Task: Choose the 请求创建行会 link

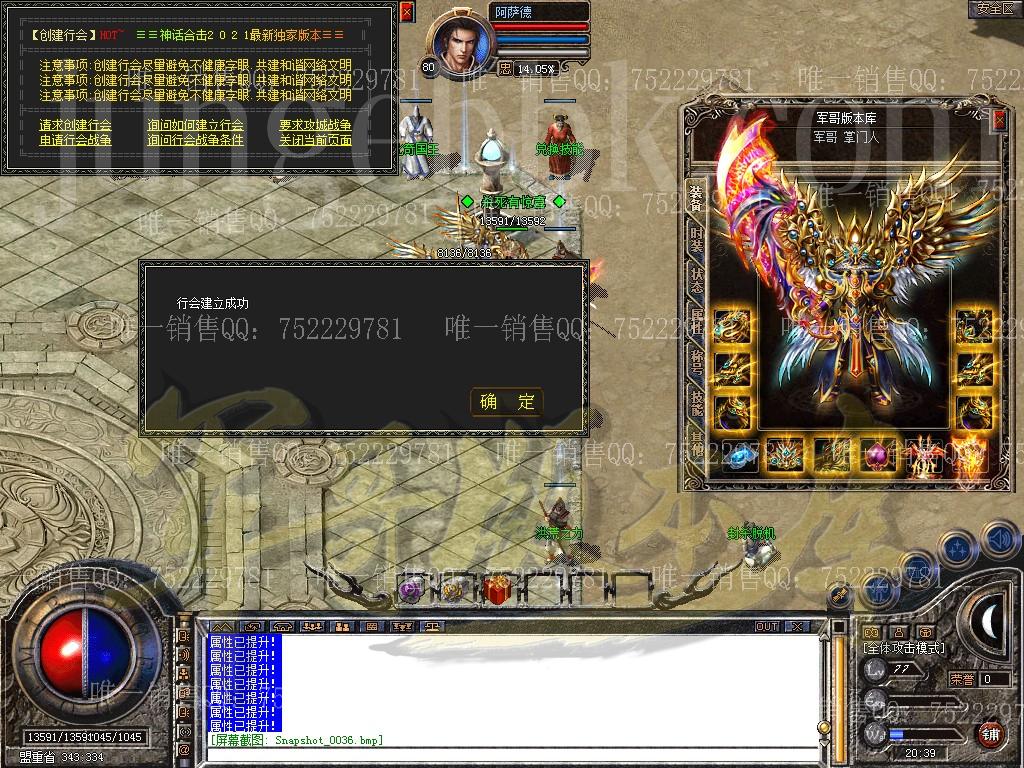Action: pyautogui.click(x=76, y=125)
